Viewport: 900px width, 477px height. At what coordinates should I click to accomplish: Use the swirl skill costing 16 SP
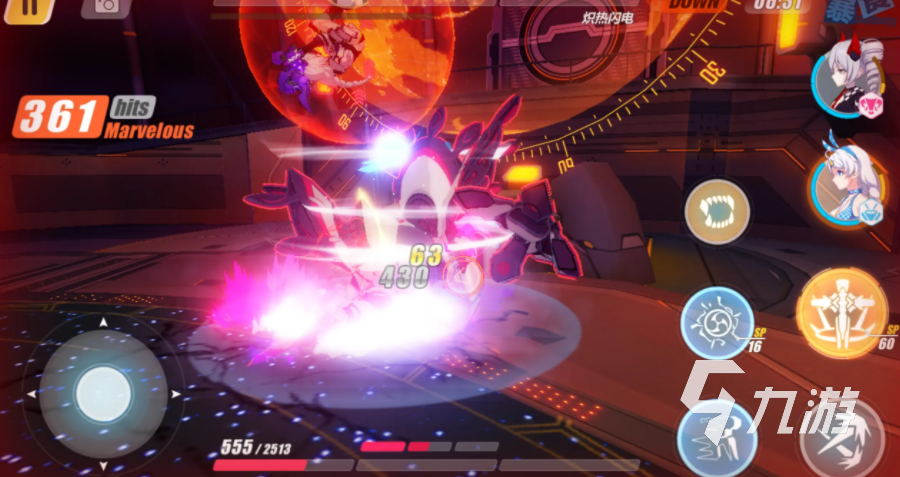[716, 321]
